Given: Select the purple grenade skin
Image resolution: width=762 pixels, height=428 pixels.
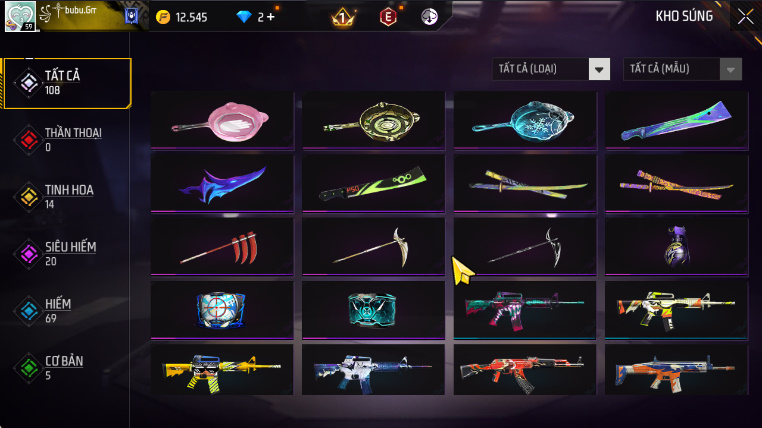Looking at the screenshot, I should click(676, 247).
